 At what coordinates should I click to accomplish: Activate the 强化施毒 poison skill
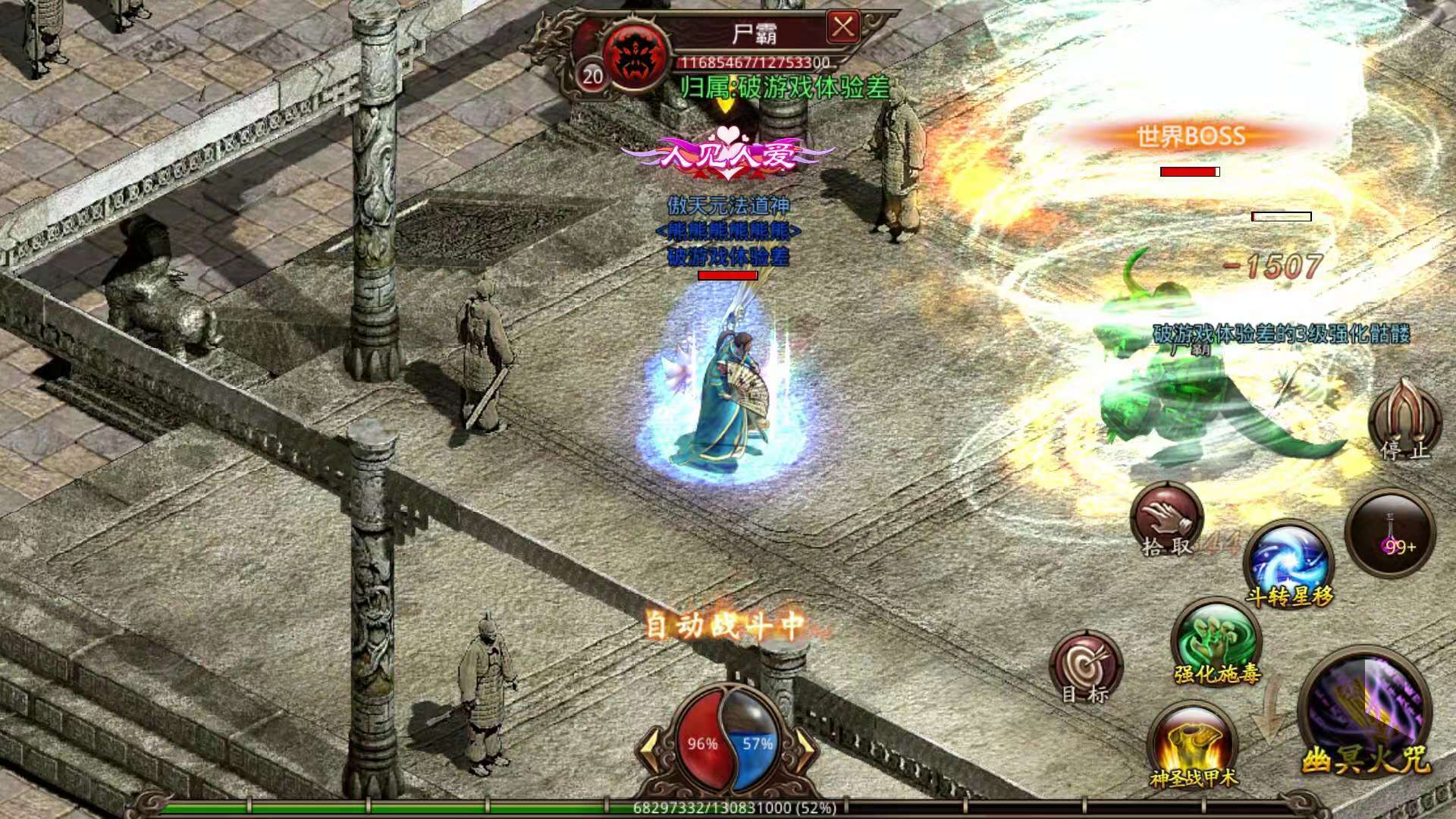1216,642
